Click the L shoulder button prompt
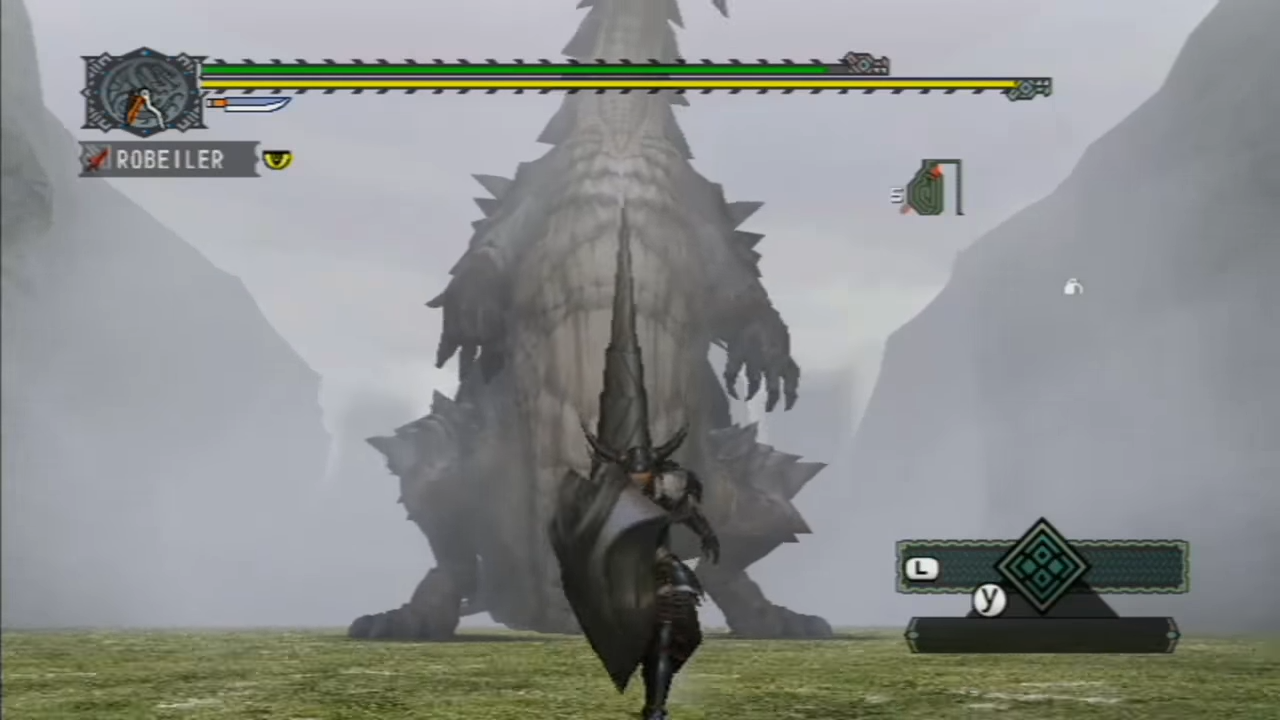The width and height of the screenshot is (1280, 720). point(922,568)
